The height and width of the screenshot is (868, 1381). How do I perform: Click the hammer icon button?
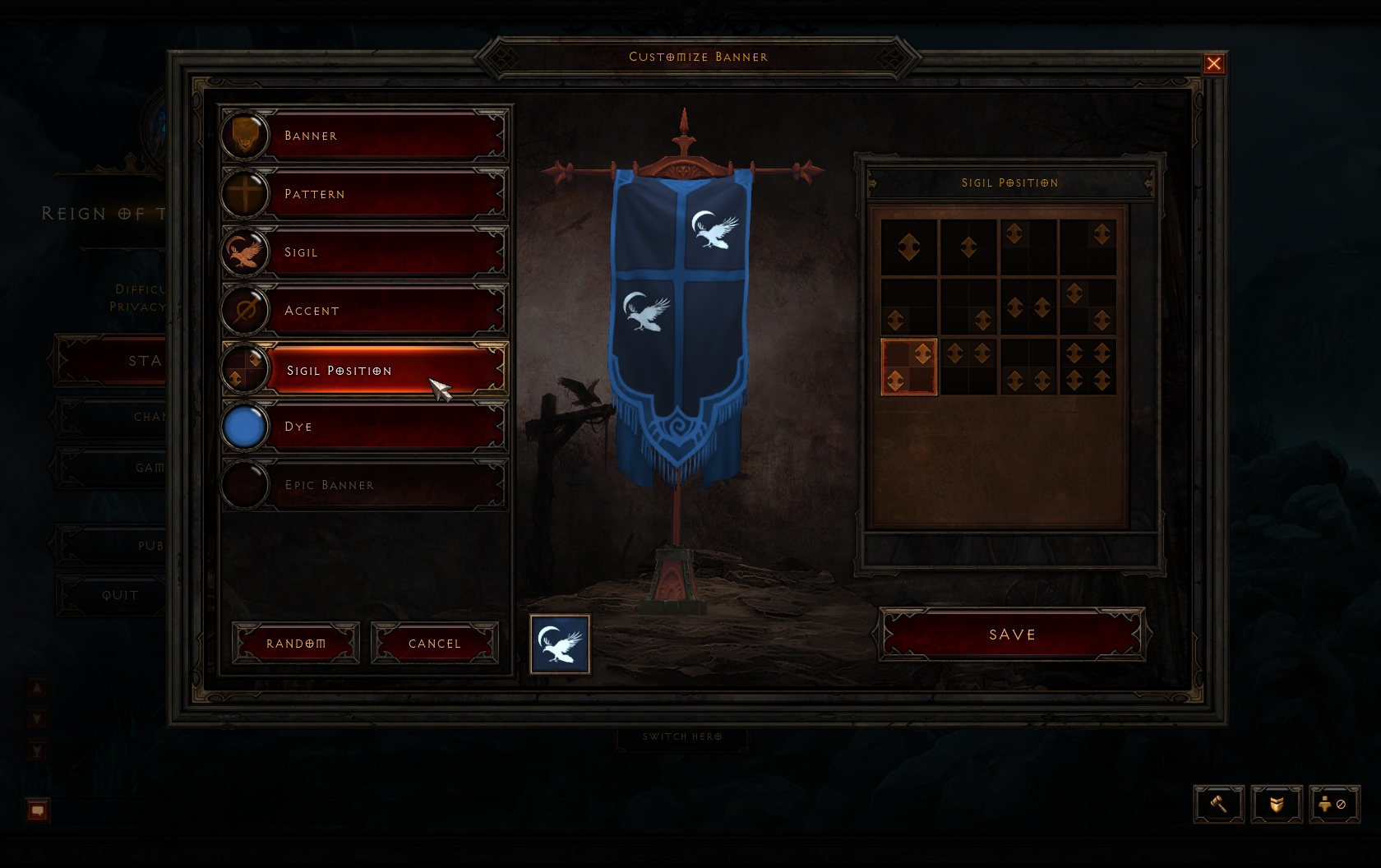point(1218,804)
